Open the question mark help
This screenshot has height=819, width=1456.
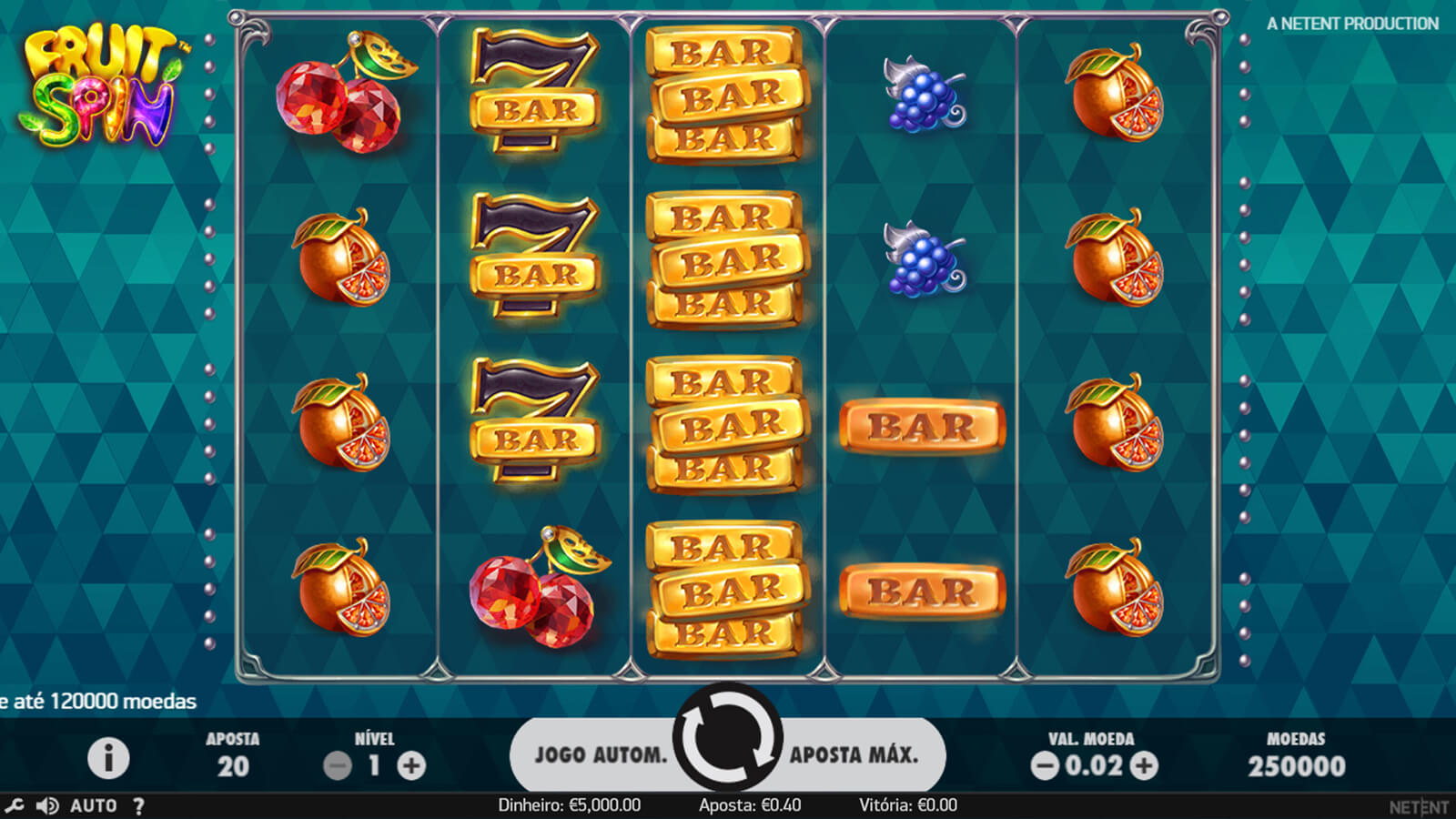pyautogui.click(x=138, y=805)
